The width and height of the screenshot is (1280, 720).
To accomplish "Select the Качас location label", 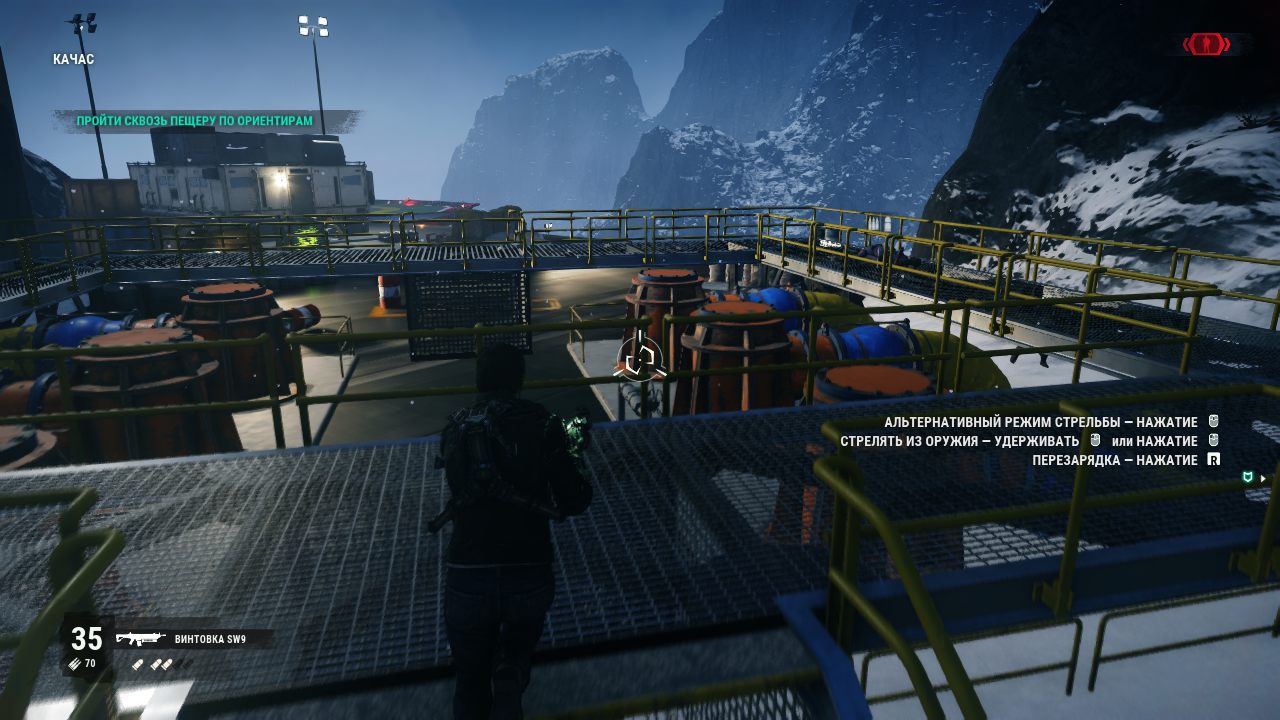I will 74,59.
